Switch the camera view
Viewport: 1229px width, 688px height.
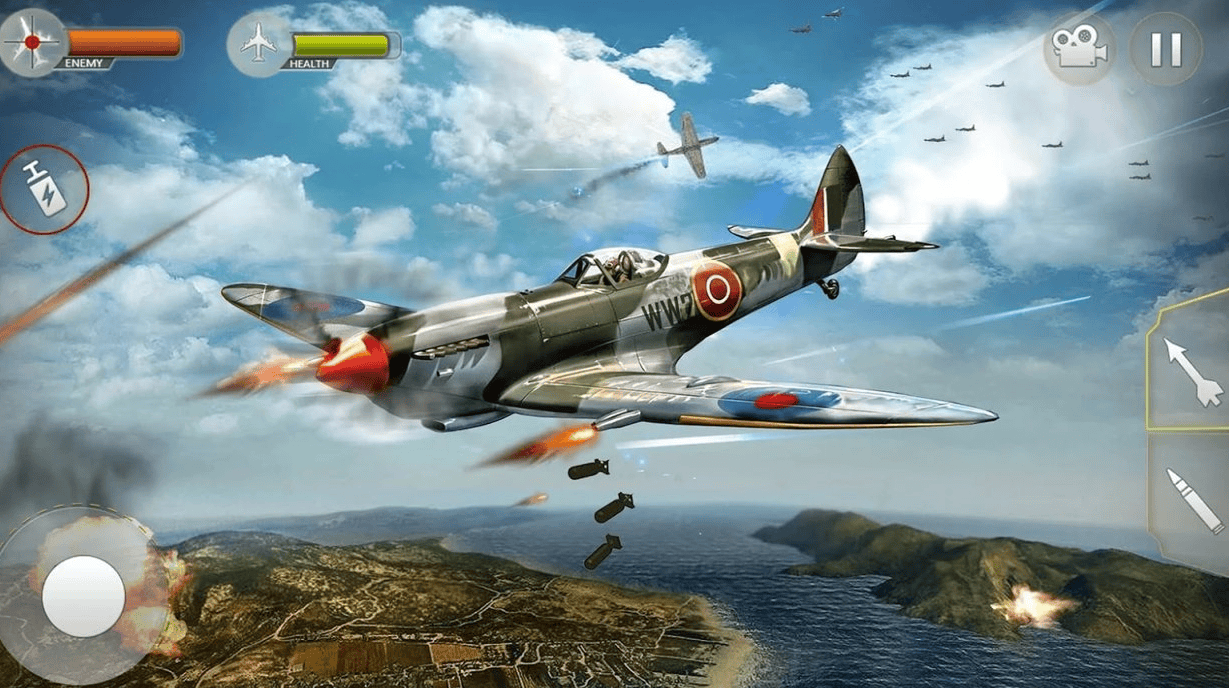click(1079, 50)
